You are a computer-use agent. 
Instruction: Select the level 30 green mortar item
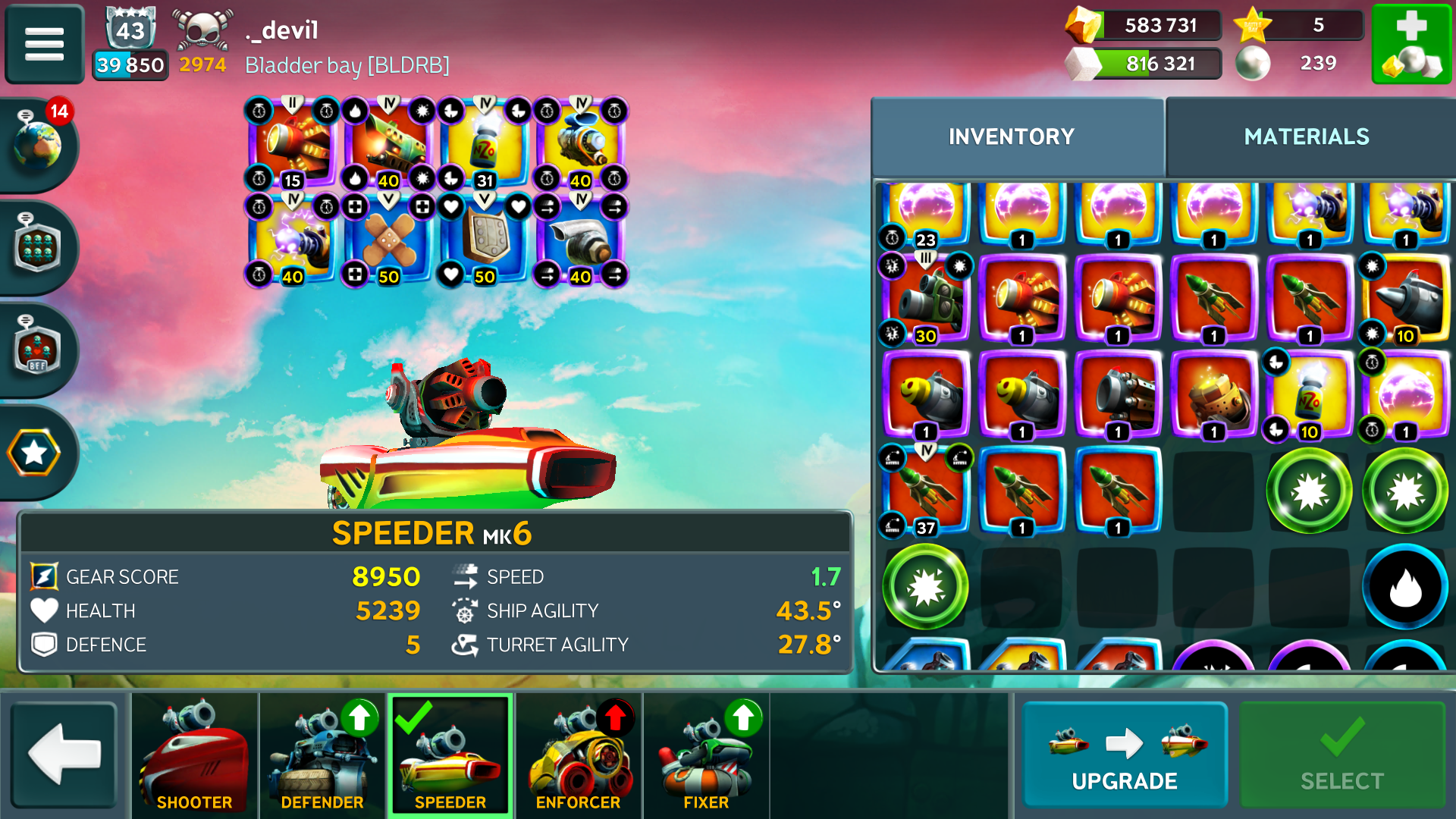(x=926, y=299)
